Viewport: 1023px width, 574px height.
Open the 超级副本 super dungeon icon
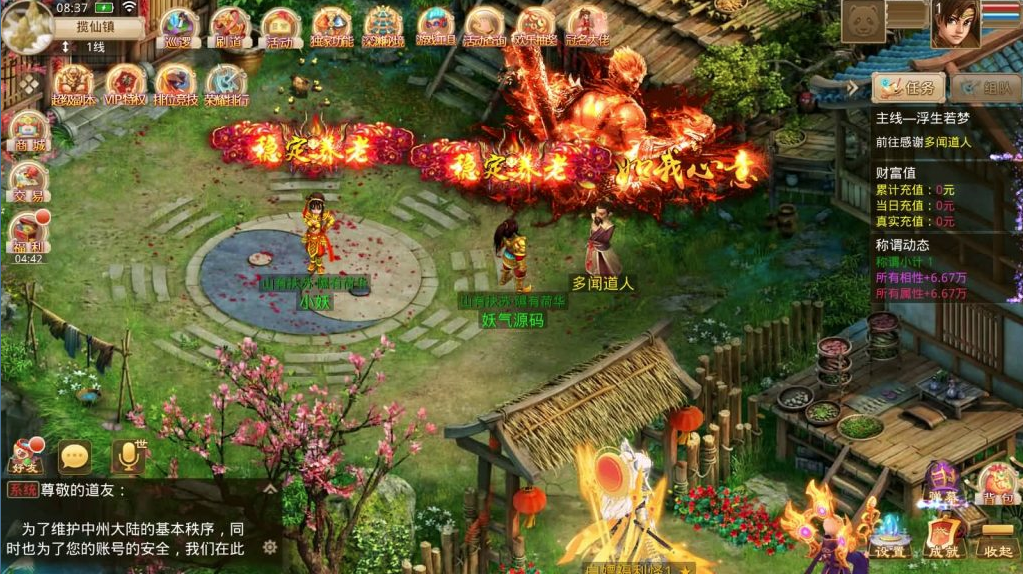point(73,86)
